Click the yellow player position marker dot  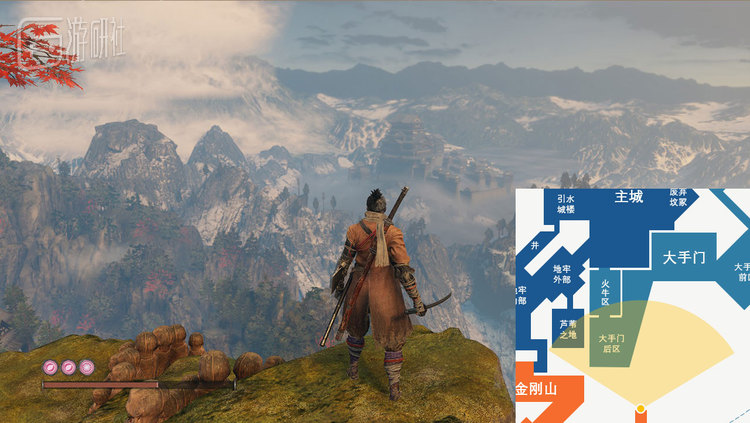[640, 407]
